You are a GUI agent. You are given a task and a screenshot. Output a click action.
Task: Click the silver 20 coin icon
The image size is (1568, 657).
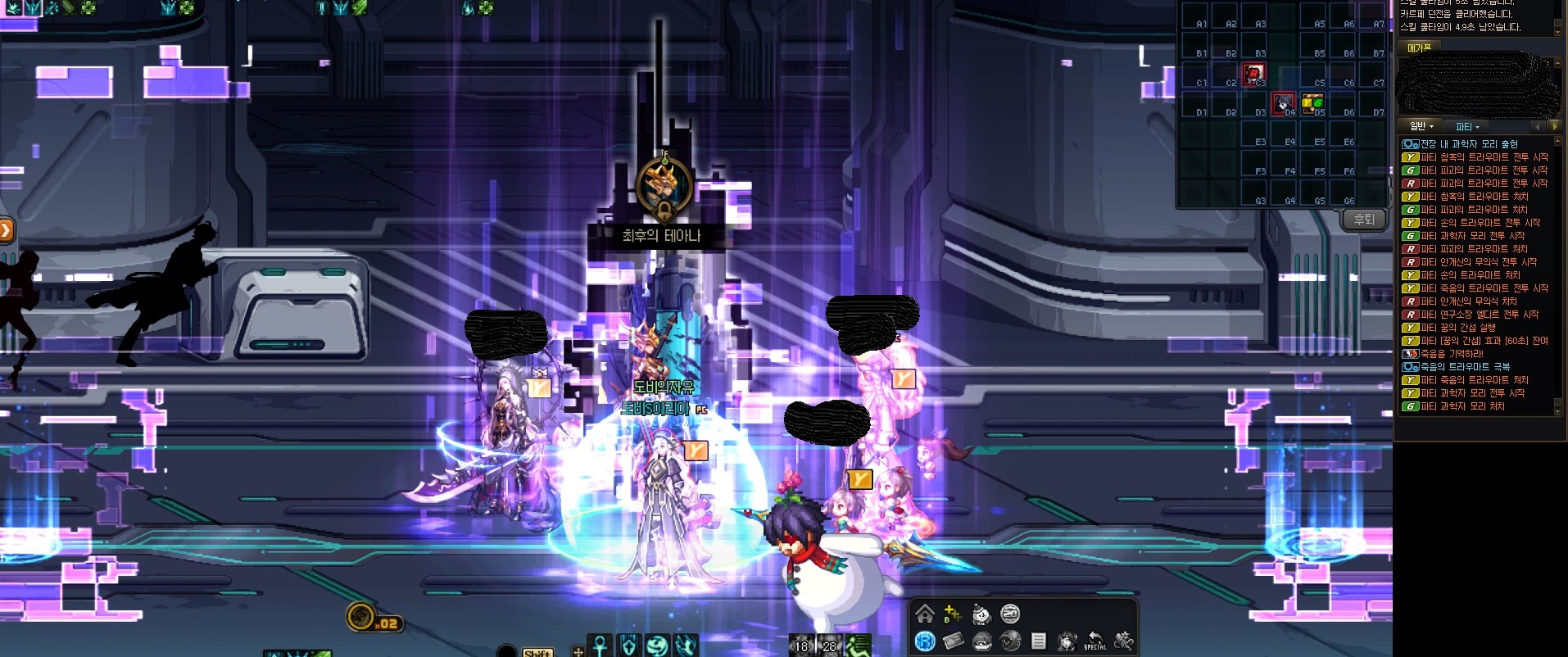click(1010, 614)
